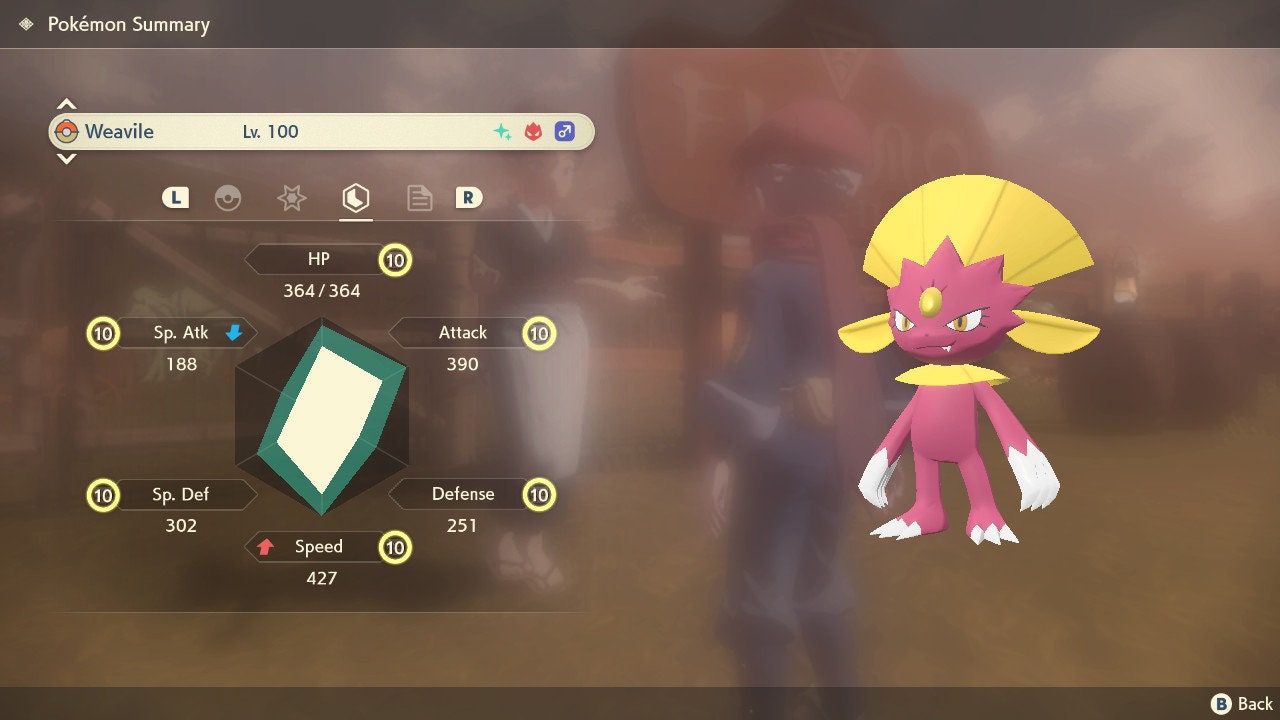Open the Poké Ball info tab
This screenshot has width=1280, height=720.
(x=230, y=198)
